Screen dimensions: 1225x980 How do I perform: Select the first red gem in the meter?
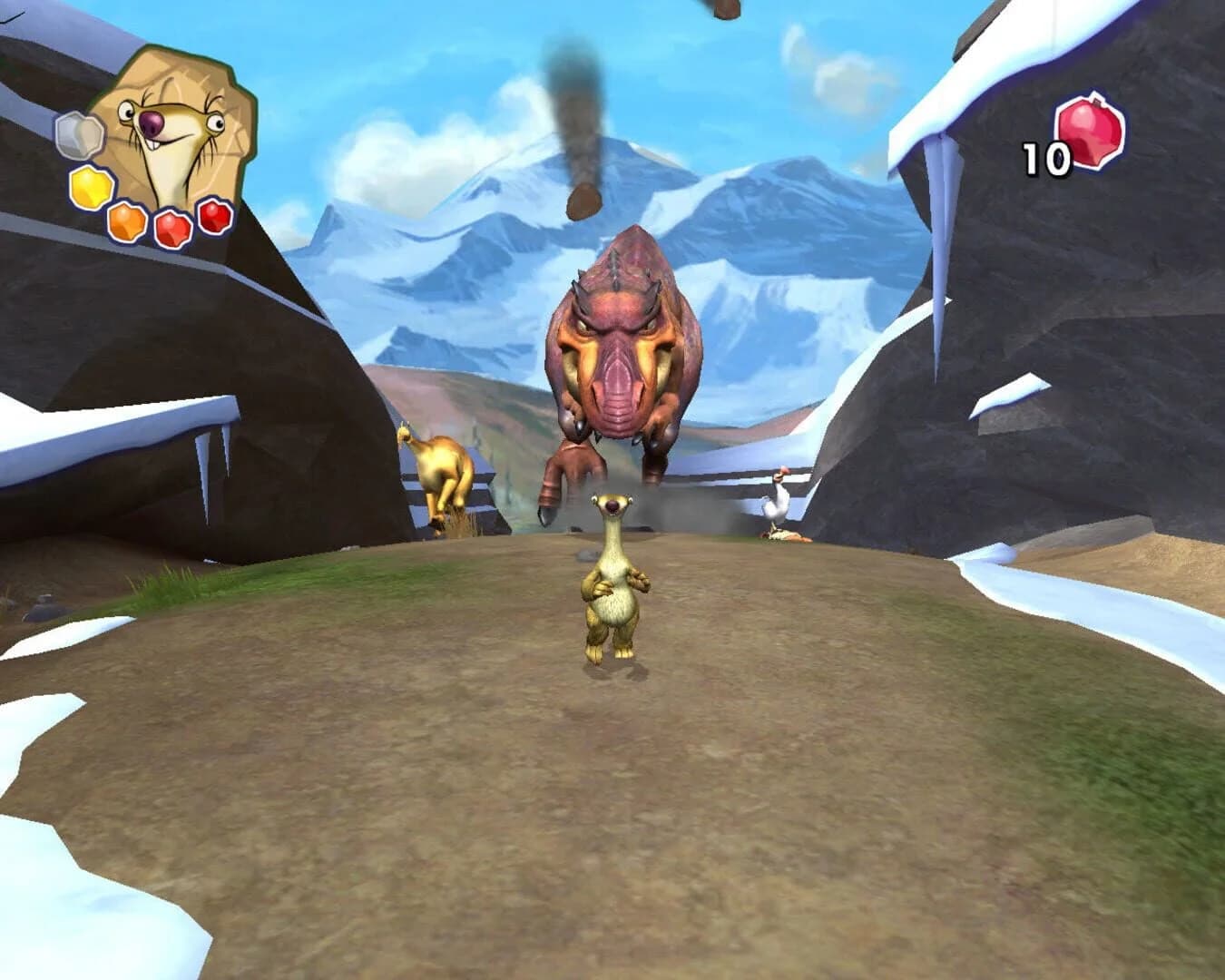(171, 227)
